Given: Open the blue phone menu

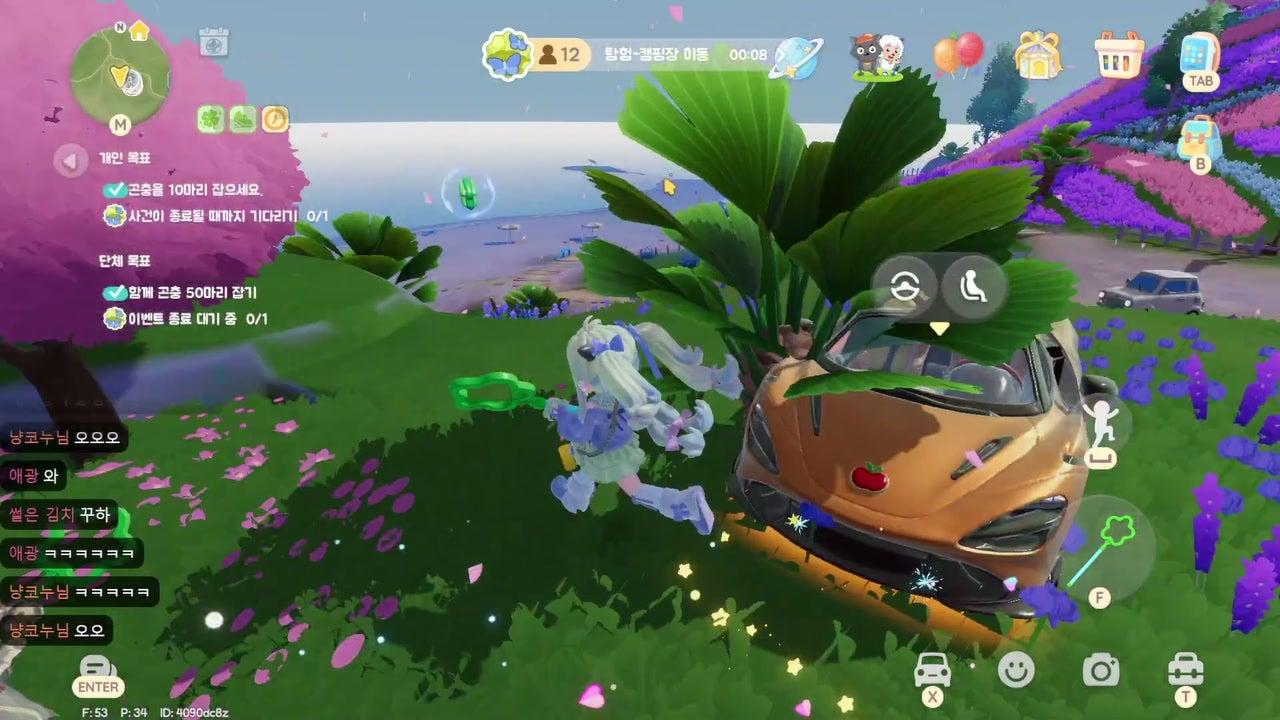Looking at the screenshot, I should click(1197, 54).
